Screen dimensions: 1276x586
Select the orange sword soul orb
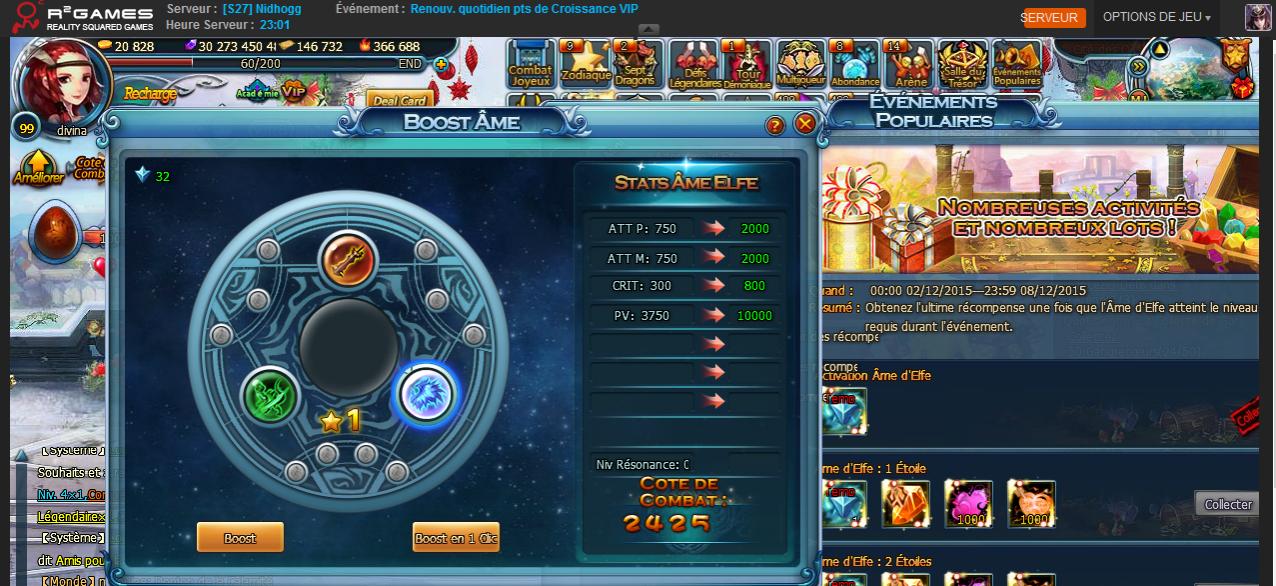pyautogui.click(x=348, y=258)
